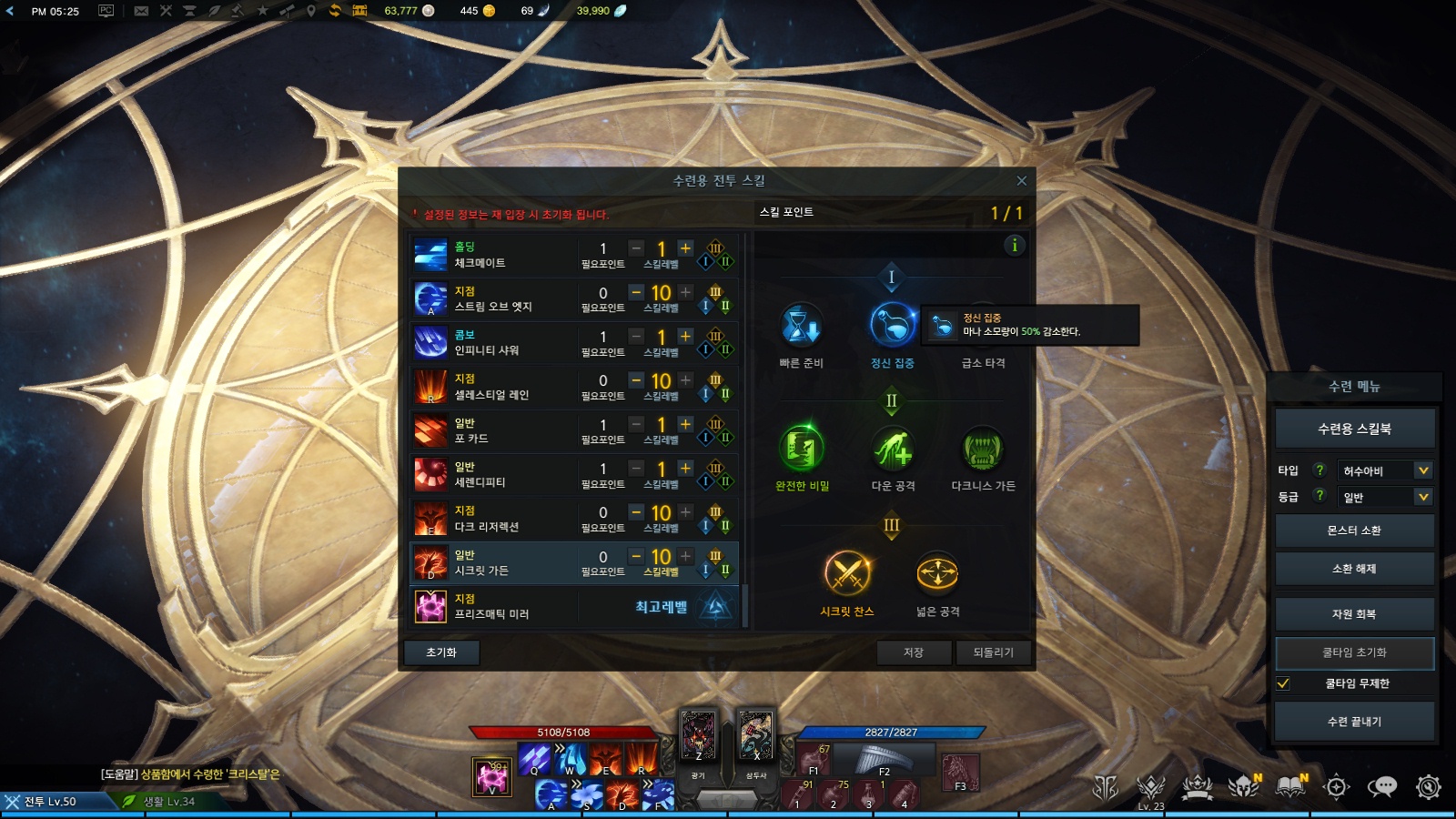End training with 수련 끝내기

point(1354,722)
